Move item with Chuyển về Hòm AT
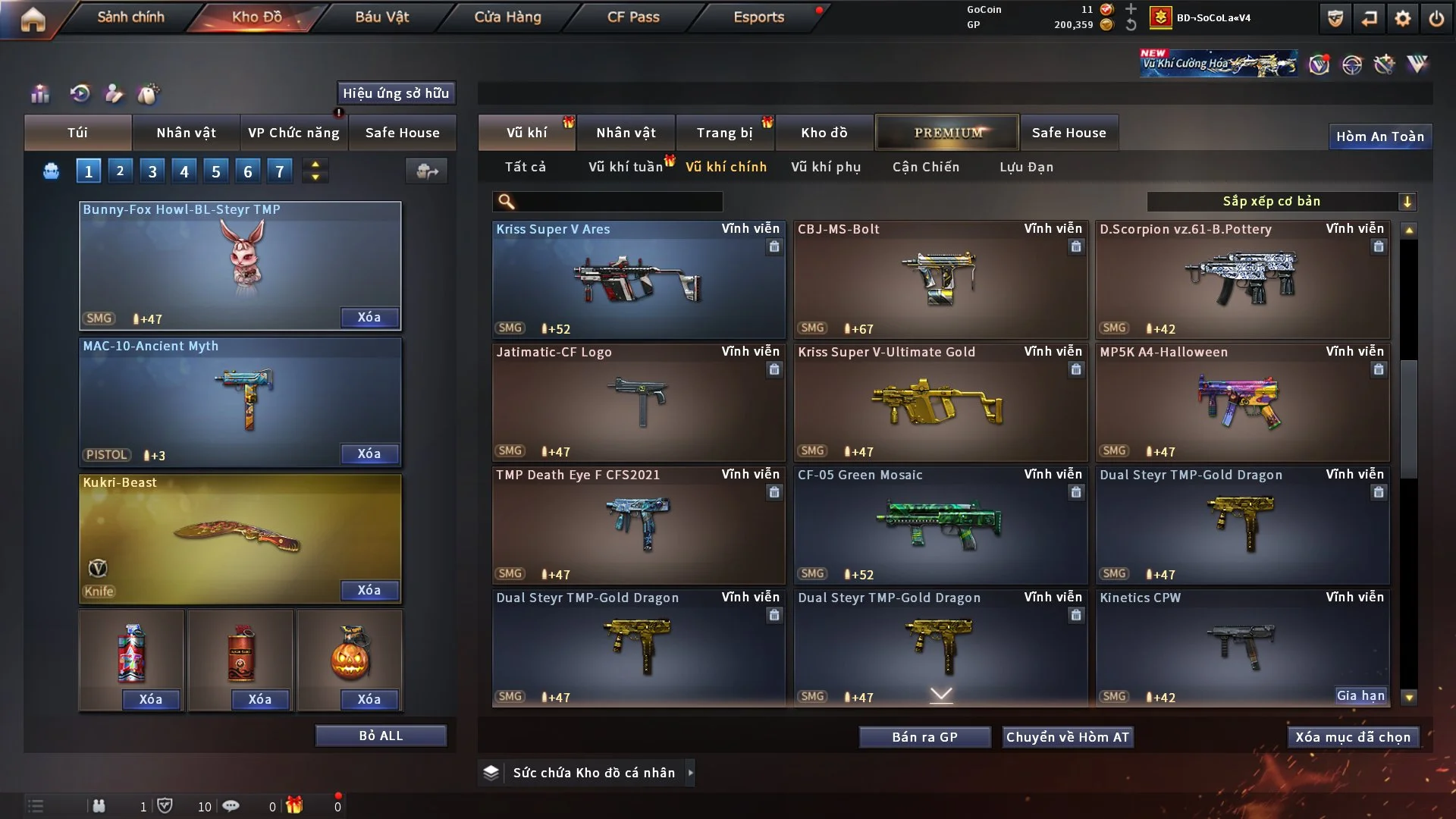The height and width of the screenshot is (819, 1456). pos(1068,737)
